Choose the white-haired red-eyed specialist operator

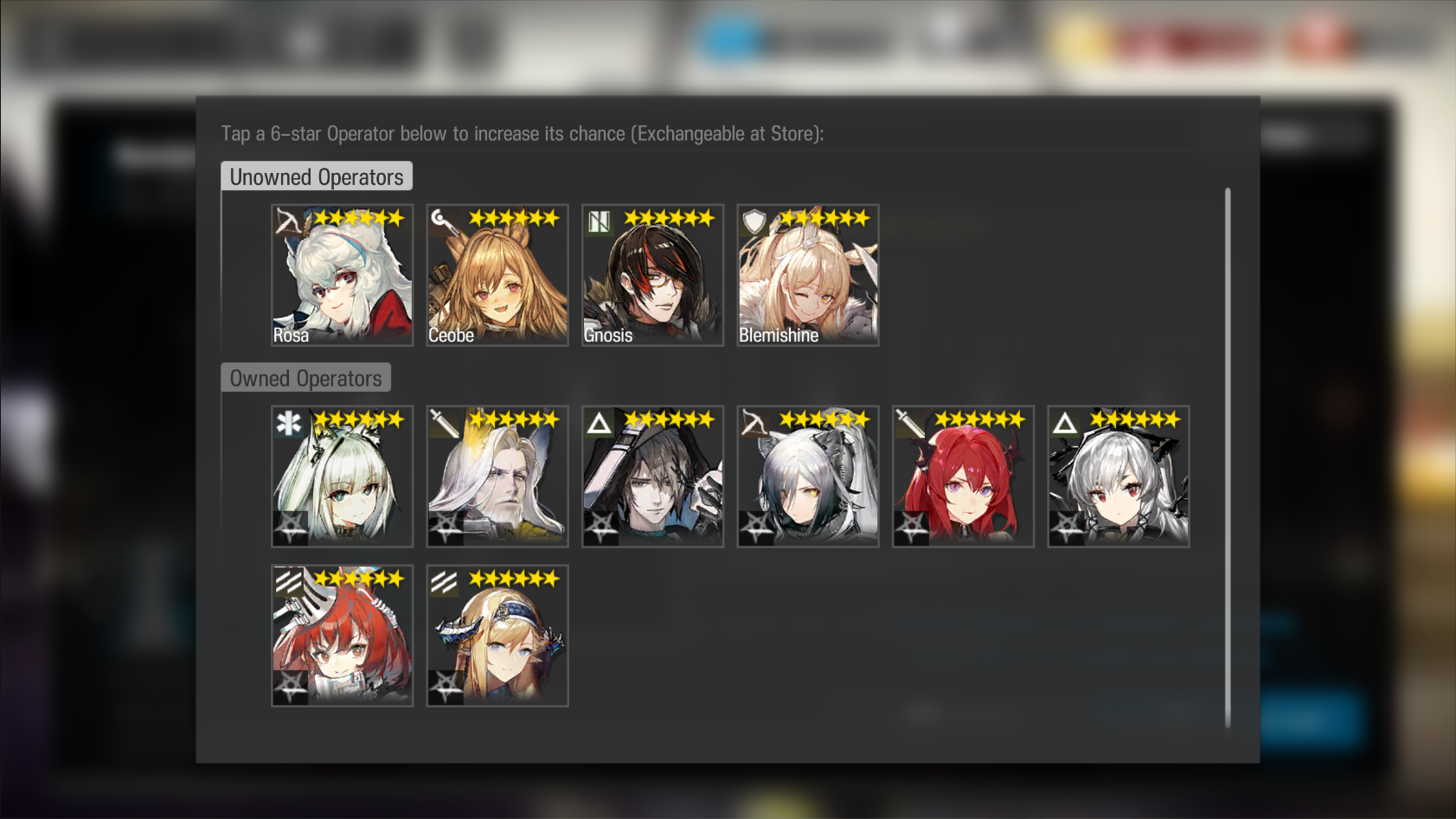[1119, 477]
